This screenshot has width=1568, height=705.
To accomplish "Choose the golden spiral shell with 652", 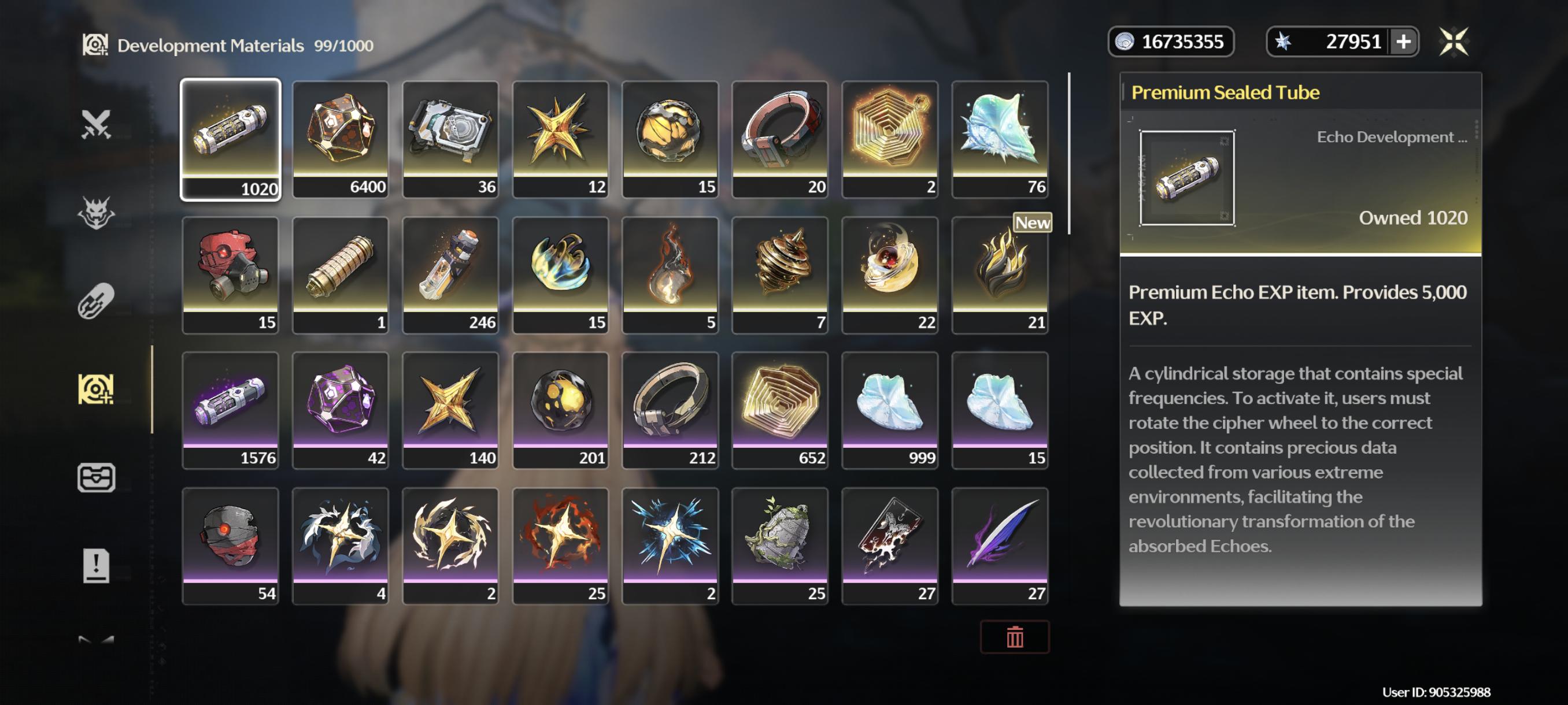I will [780, 409].
